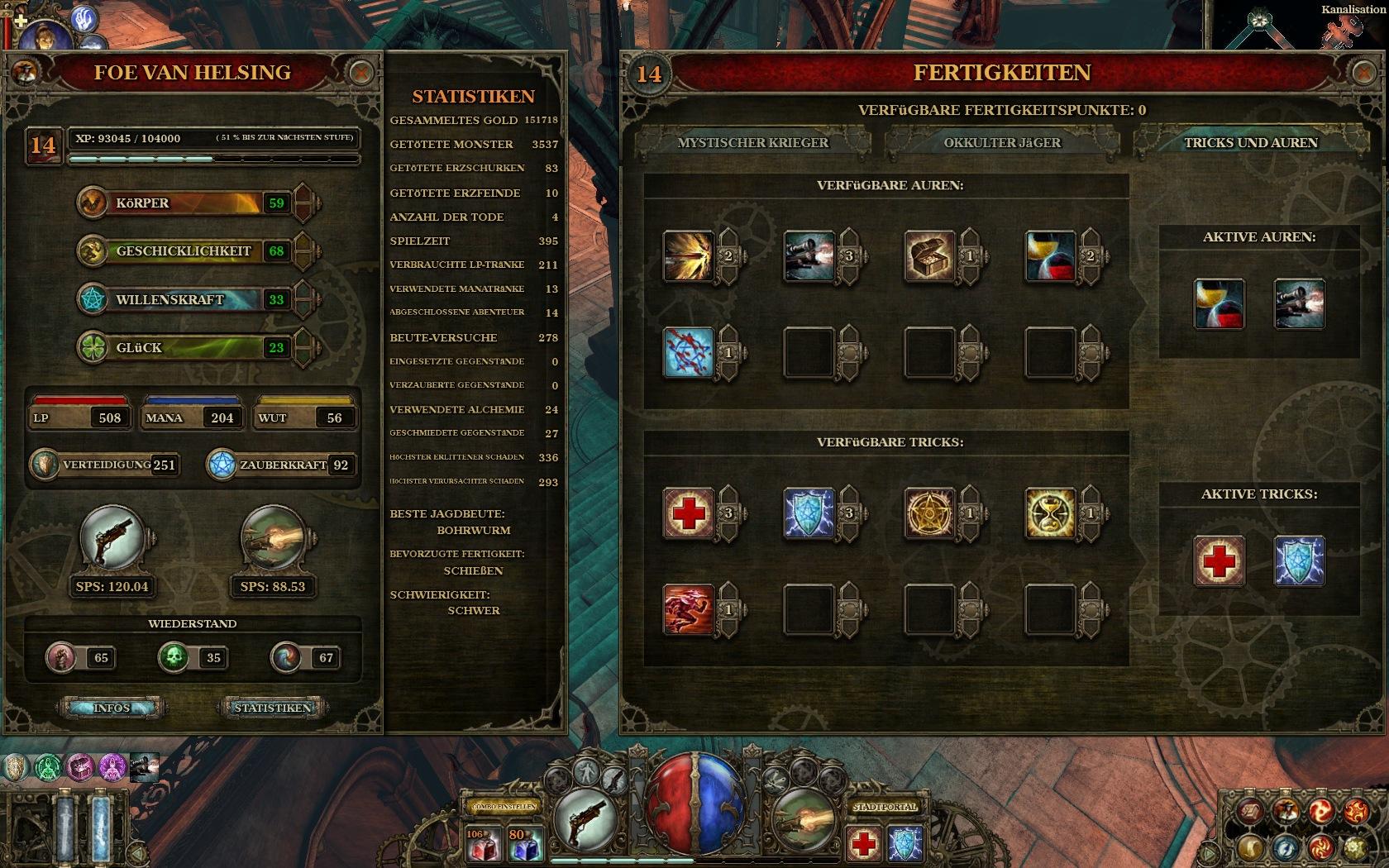The image size is (1389, 868).
Task: Switch to the Mystischer Krieger tab
Action: pos(752,142)
